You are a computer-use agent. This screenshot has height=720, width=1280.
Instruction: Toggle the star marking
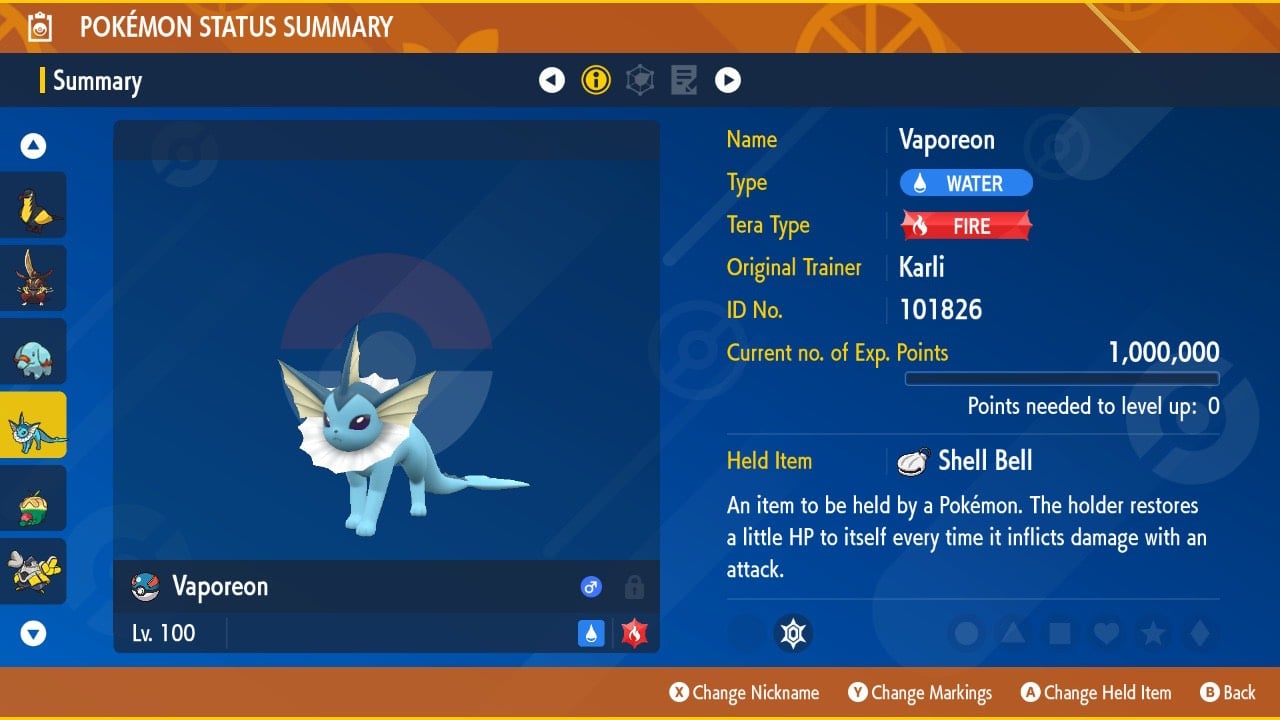coord(1154,634)
